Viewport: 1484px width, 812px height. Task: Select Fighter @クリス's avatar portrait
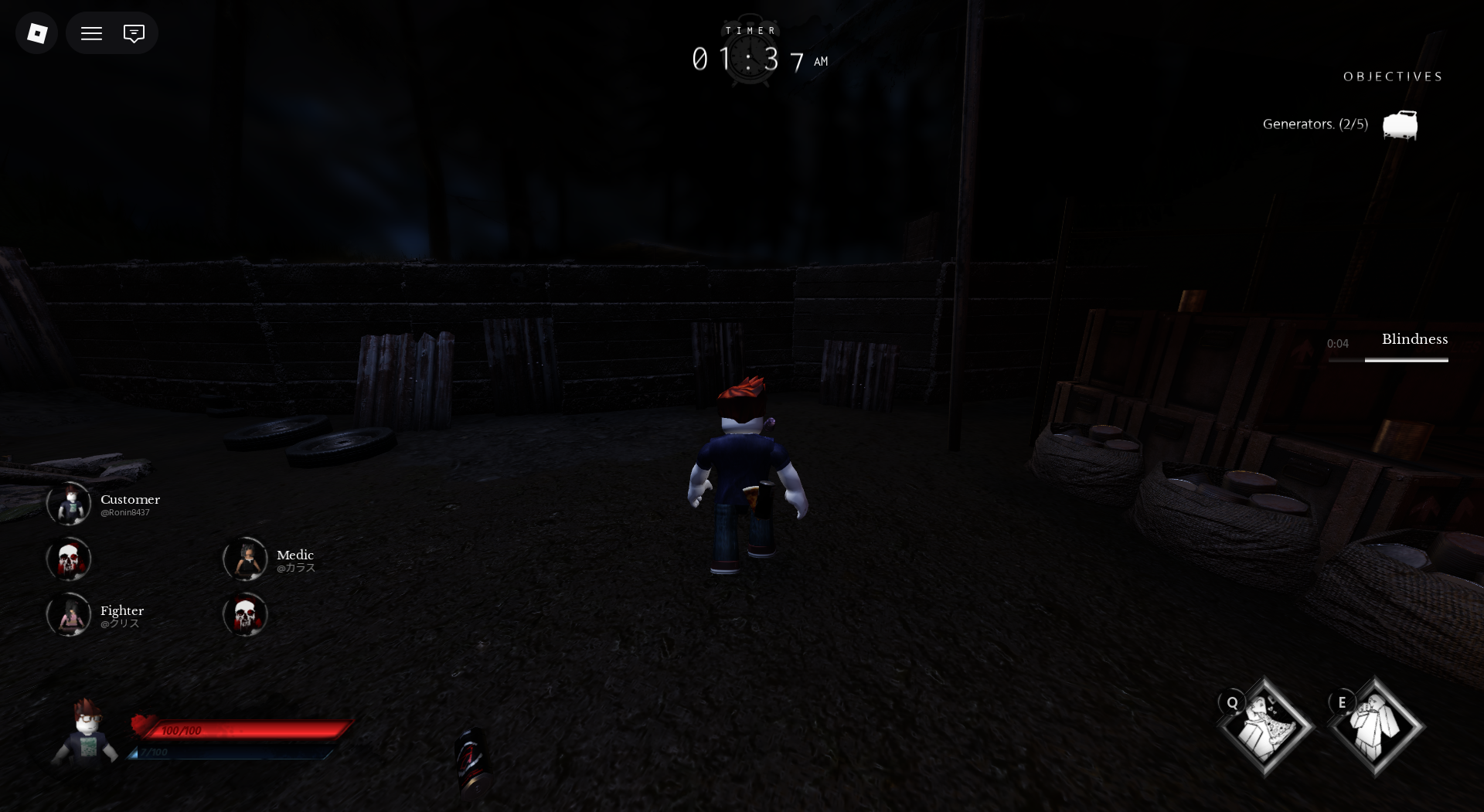coord(69,615)
